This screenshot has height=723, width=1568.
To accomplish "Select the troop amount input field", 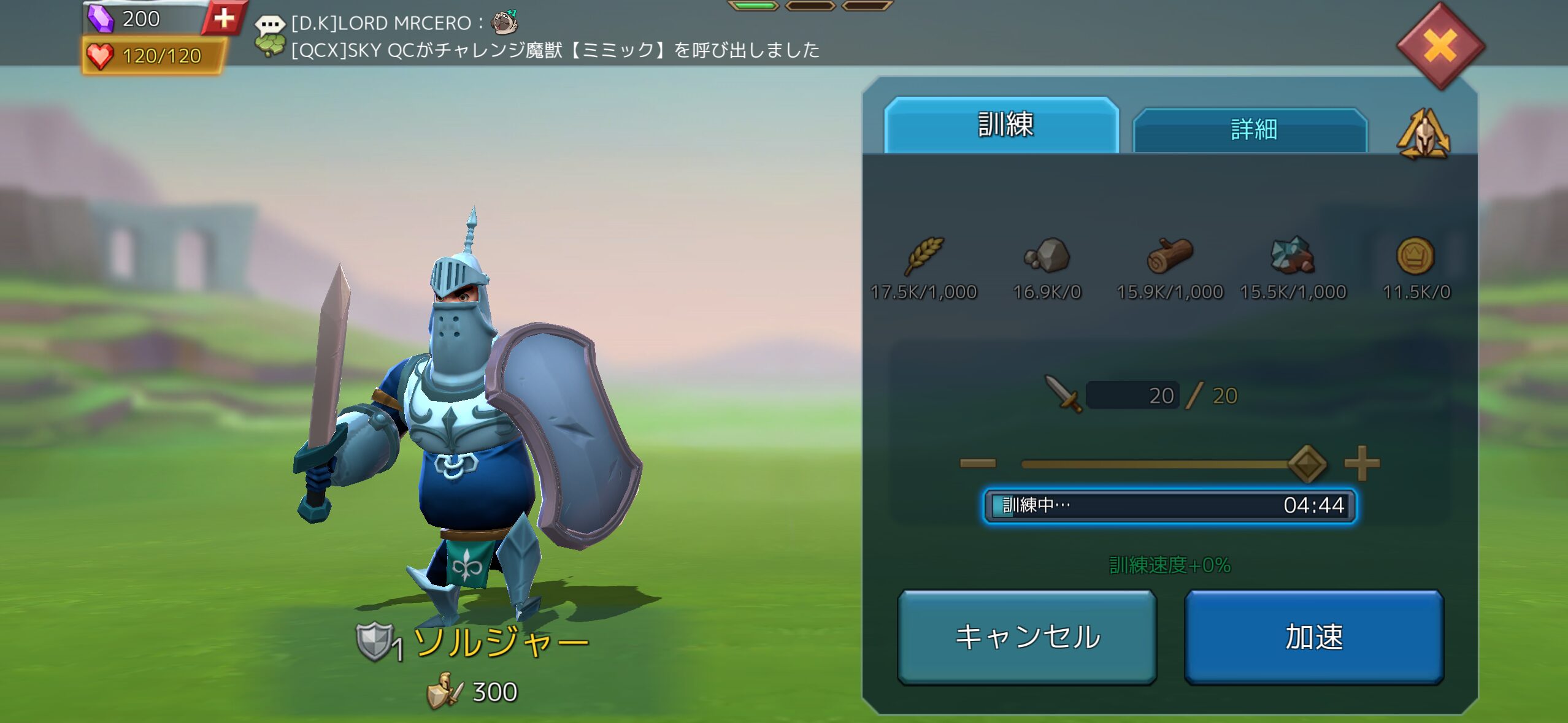I will pyautogui.click(x=1132, y=396).
